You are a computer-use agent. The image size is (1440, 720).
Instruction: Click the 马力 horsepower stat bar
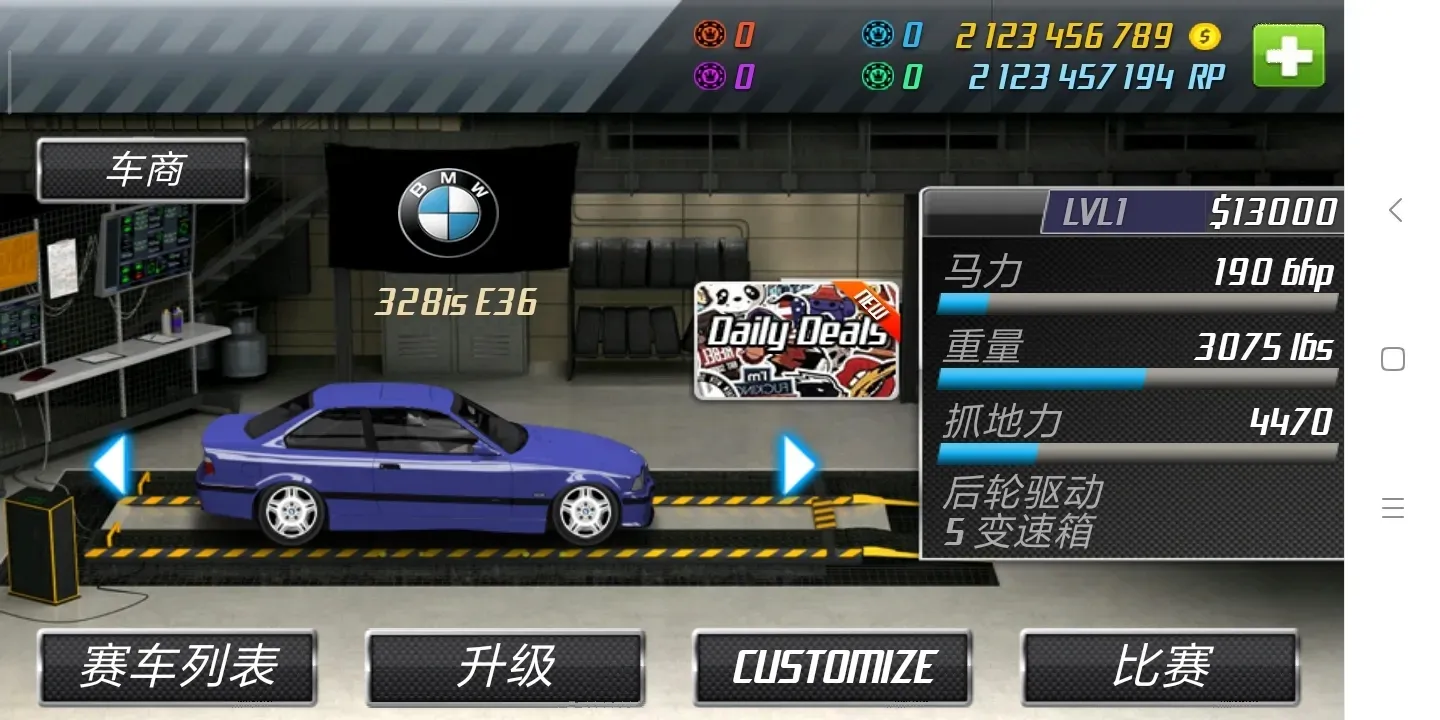(x=1138, y=303)
